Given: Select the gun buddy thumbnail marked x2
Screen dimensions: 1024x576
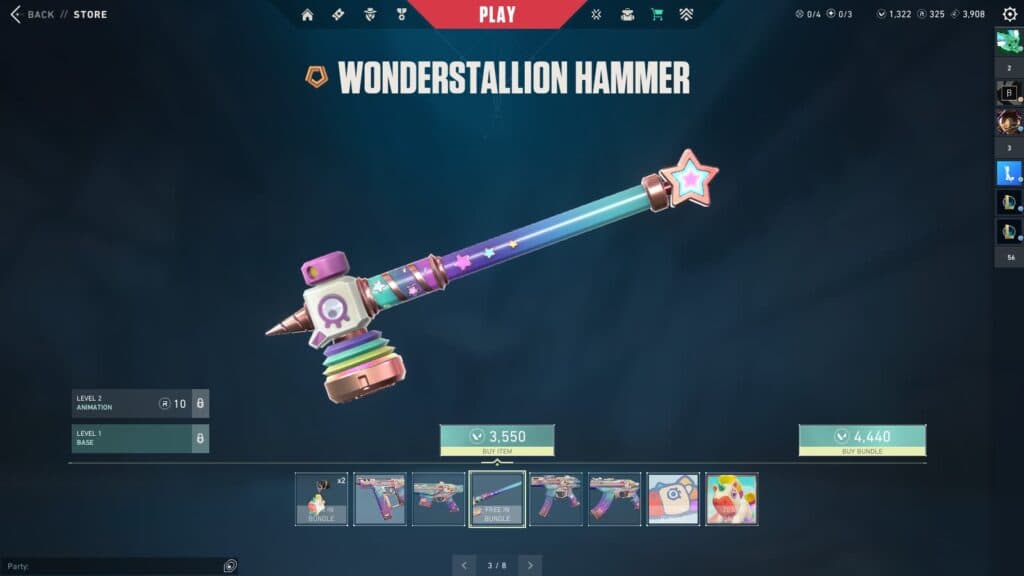Looking at the screenshot, I should pyautogui.click(x=322, y=499).
